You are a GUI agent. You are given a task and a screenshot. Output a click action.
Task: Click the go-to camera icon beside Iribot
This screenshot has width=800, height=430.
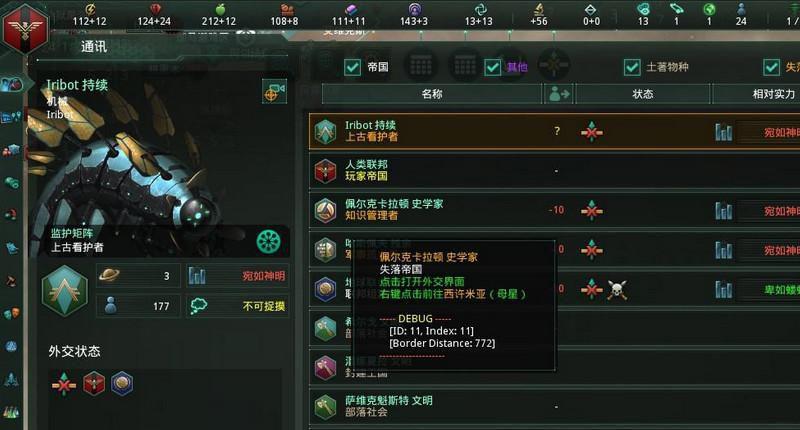point(274,91)
